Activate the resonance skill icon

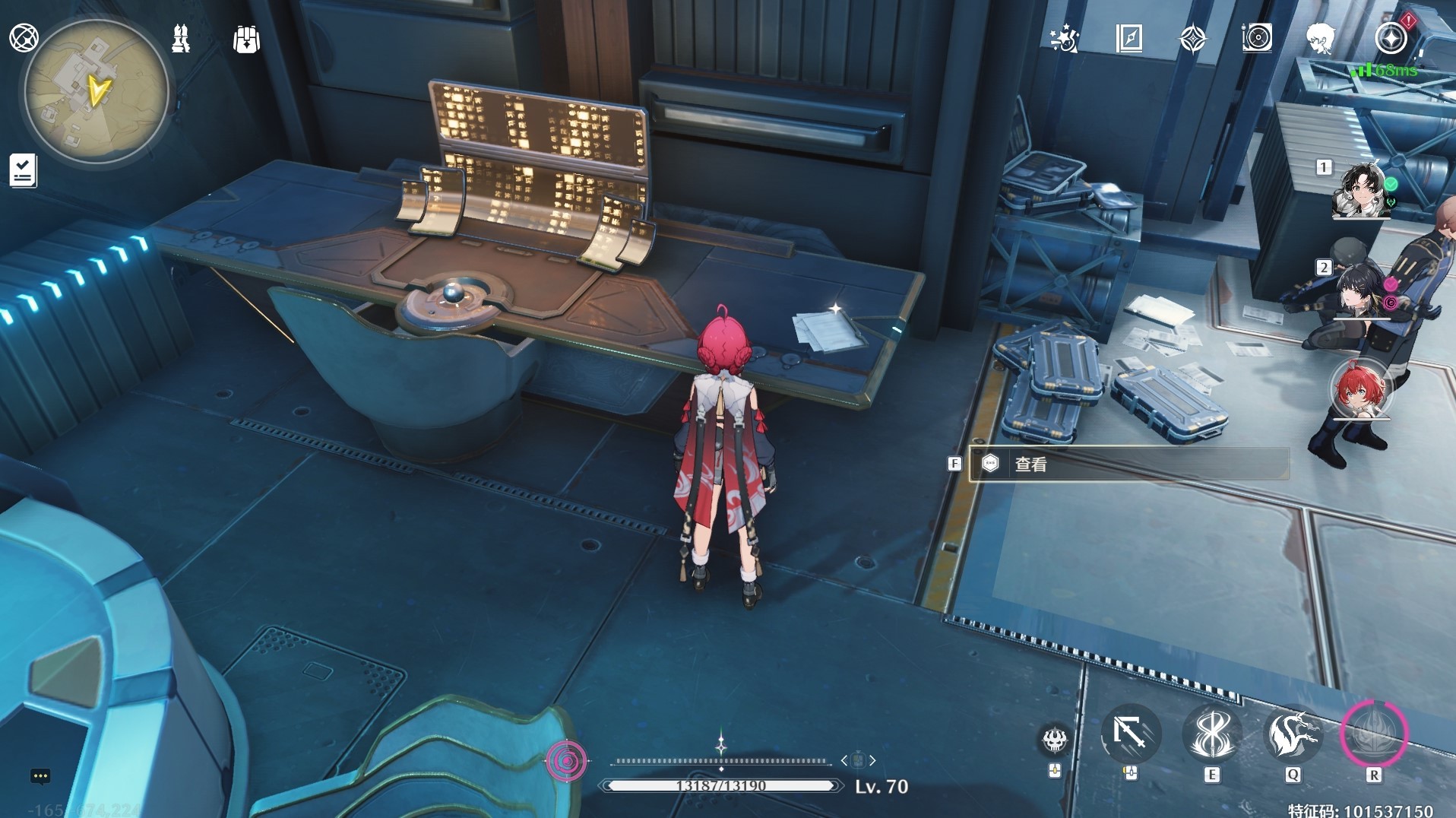tap(1211, 734)
